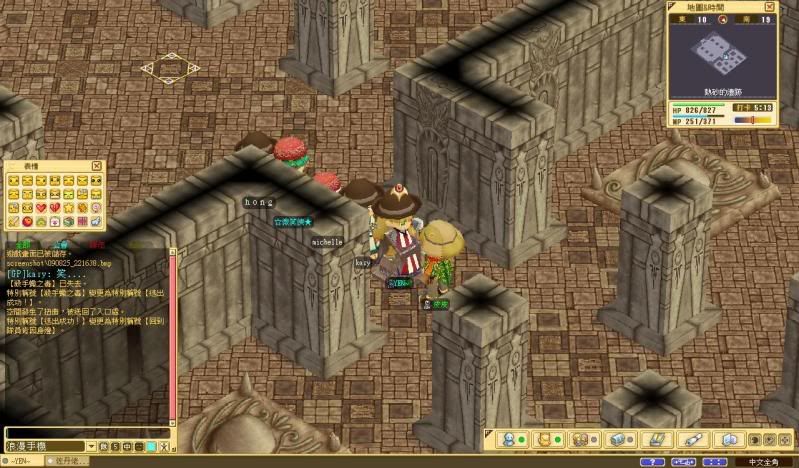Open the ~YEN~ chat window tab
799x468 pixels.
[22, 461]
